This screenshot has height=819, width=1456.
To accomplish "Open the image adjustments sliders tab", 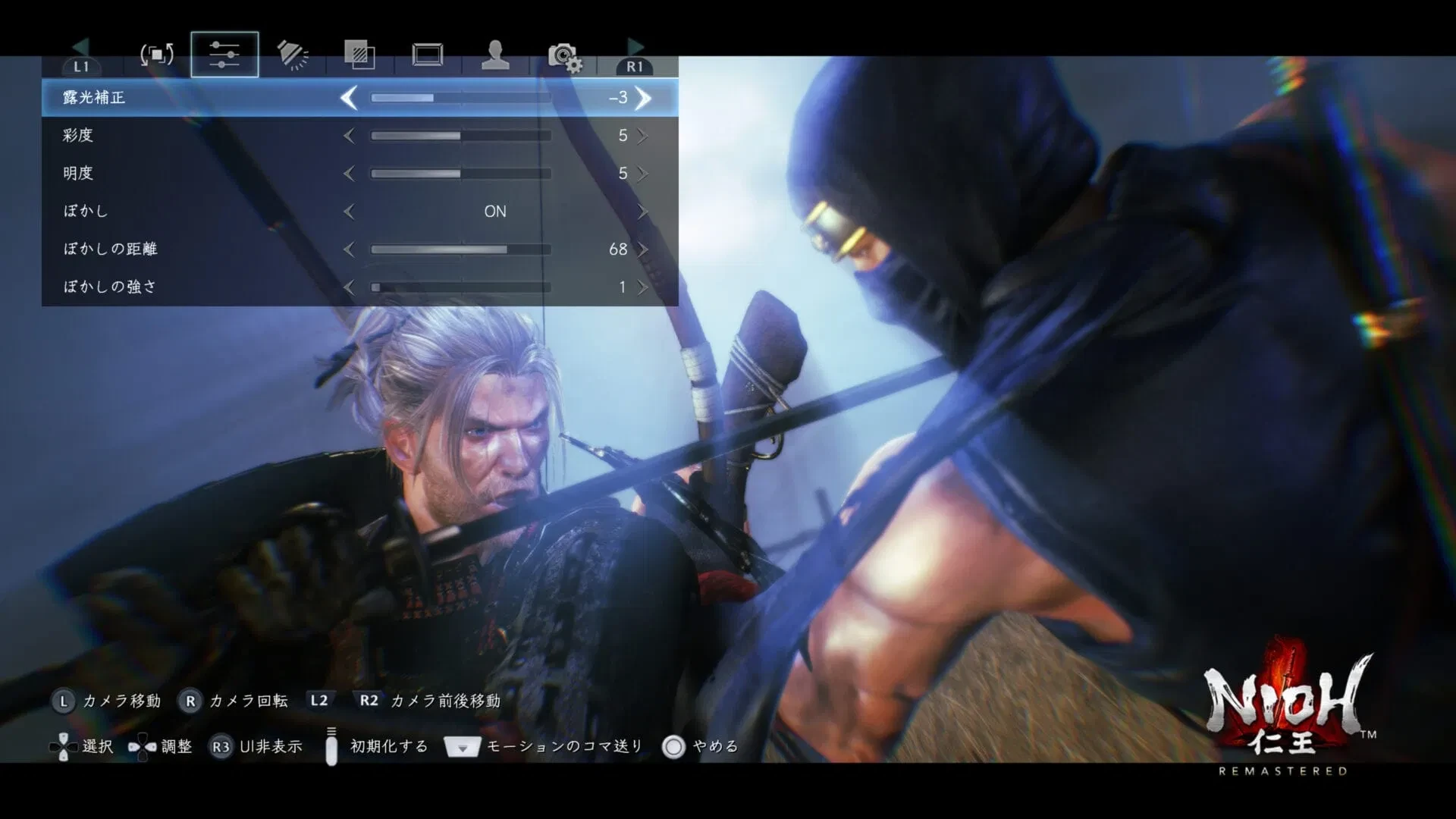I will click(x=224, y=53).
